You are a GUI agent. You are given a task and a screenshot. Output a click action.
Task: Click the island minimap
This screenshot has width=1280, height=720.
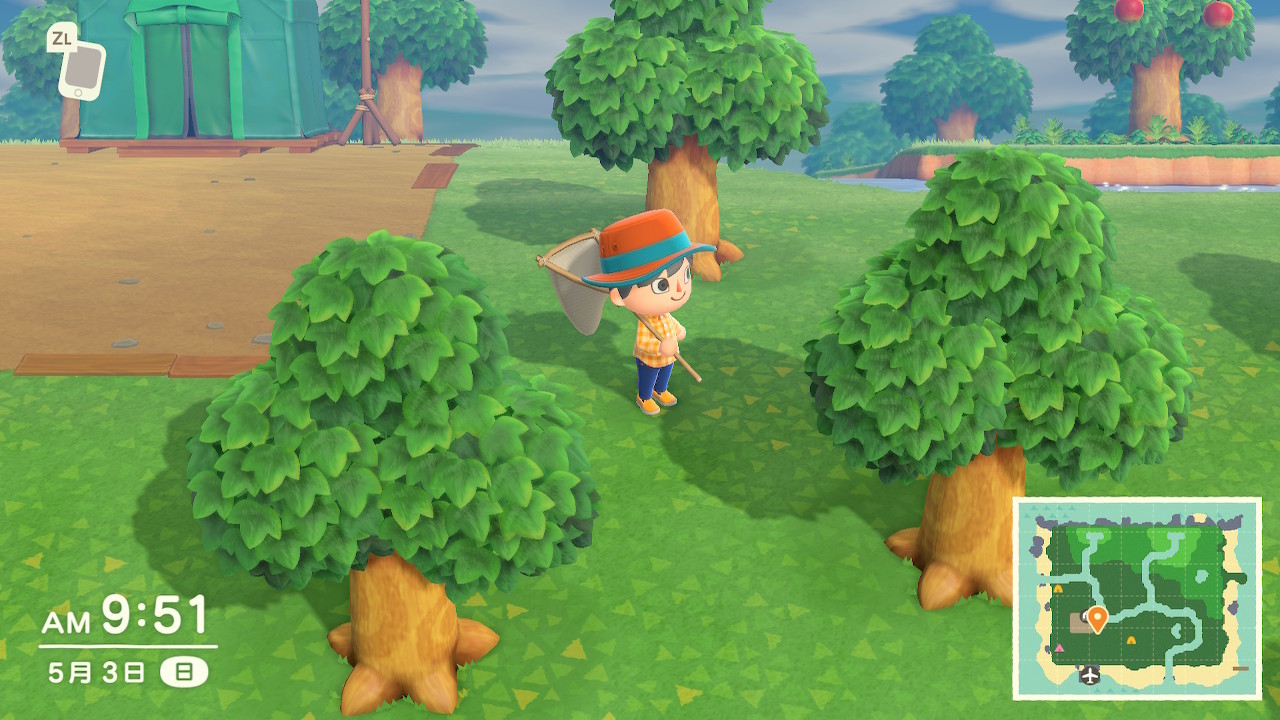coord(1137,599)
